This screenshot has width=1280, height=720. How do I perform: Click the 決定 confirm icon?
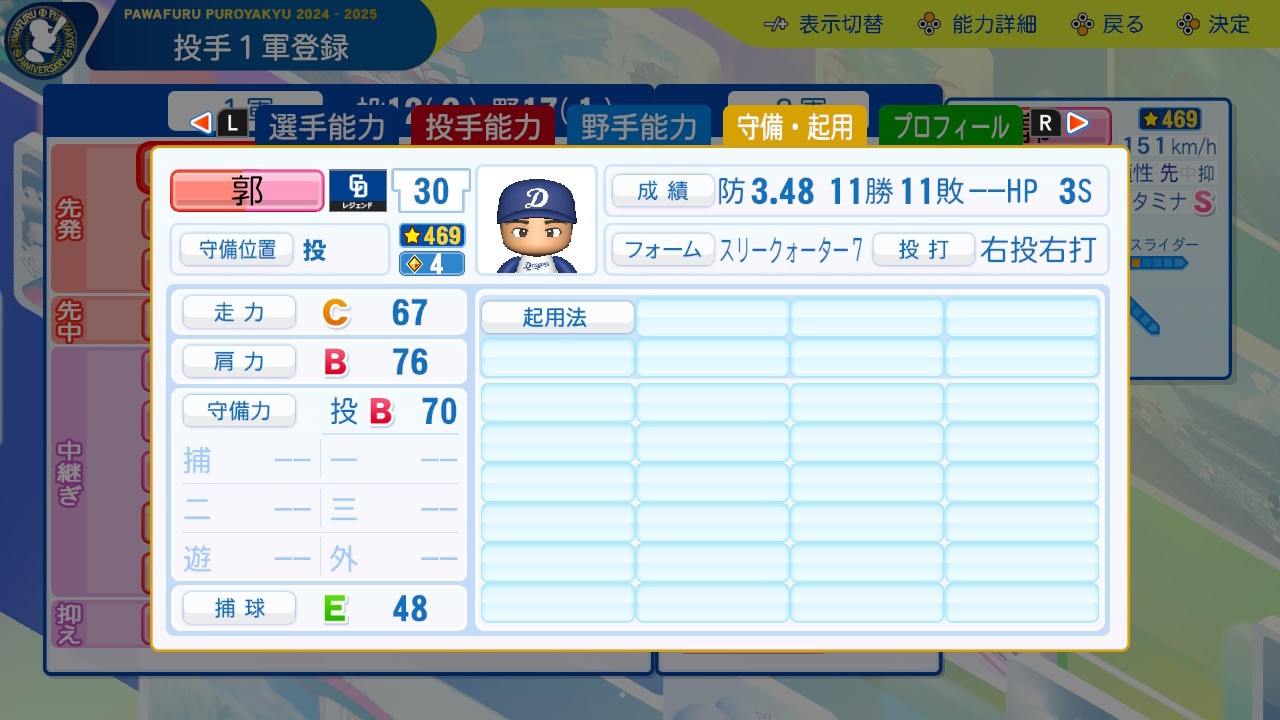[x=1190, y=24]
